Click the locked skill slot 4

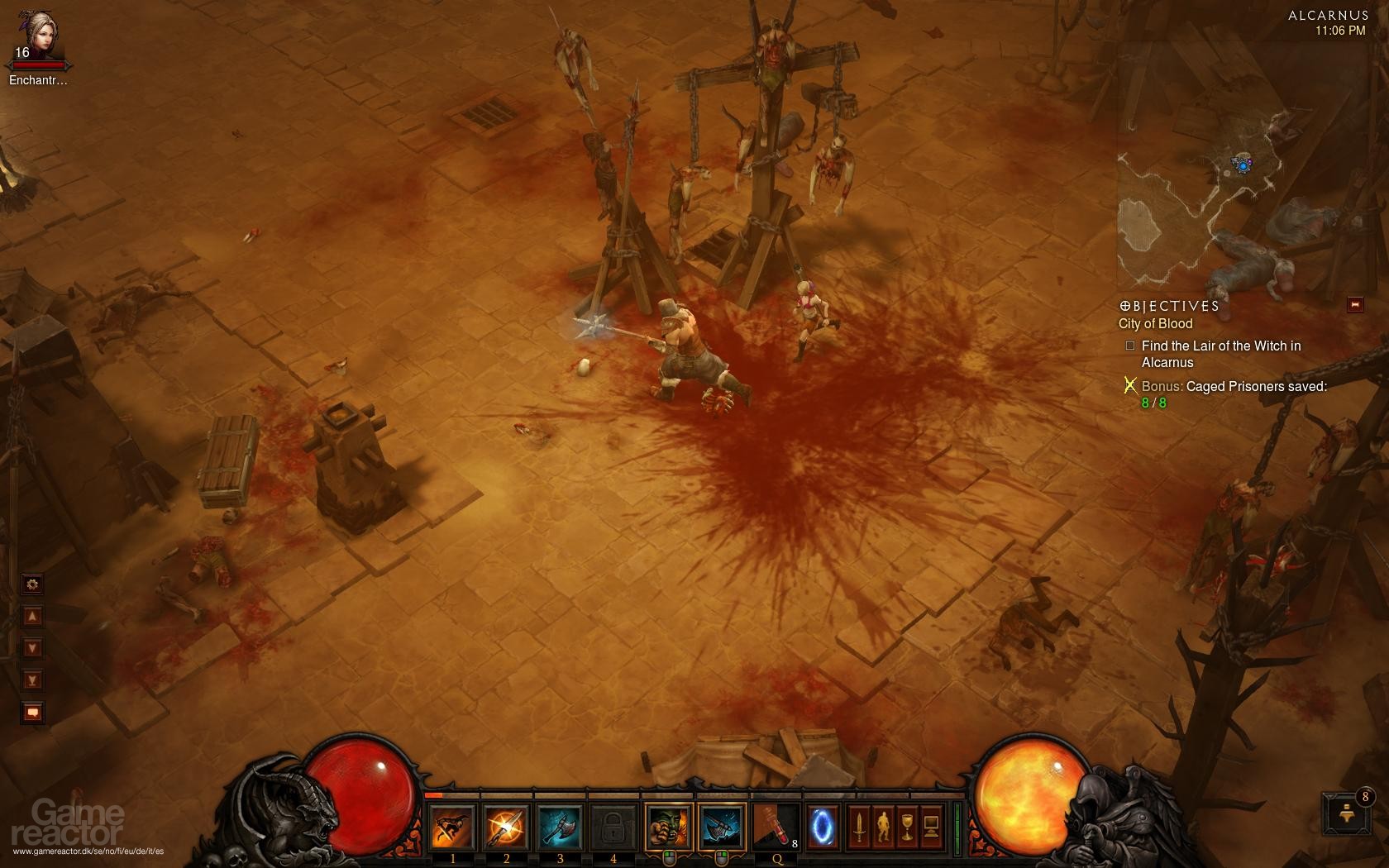pyautogui.click(x=613, y=827)
